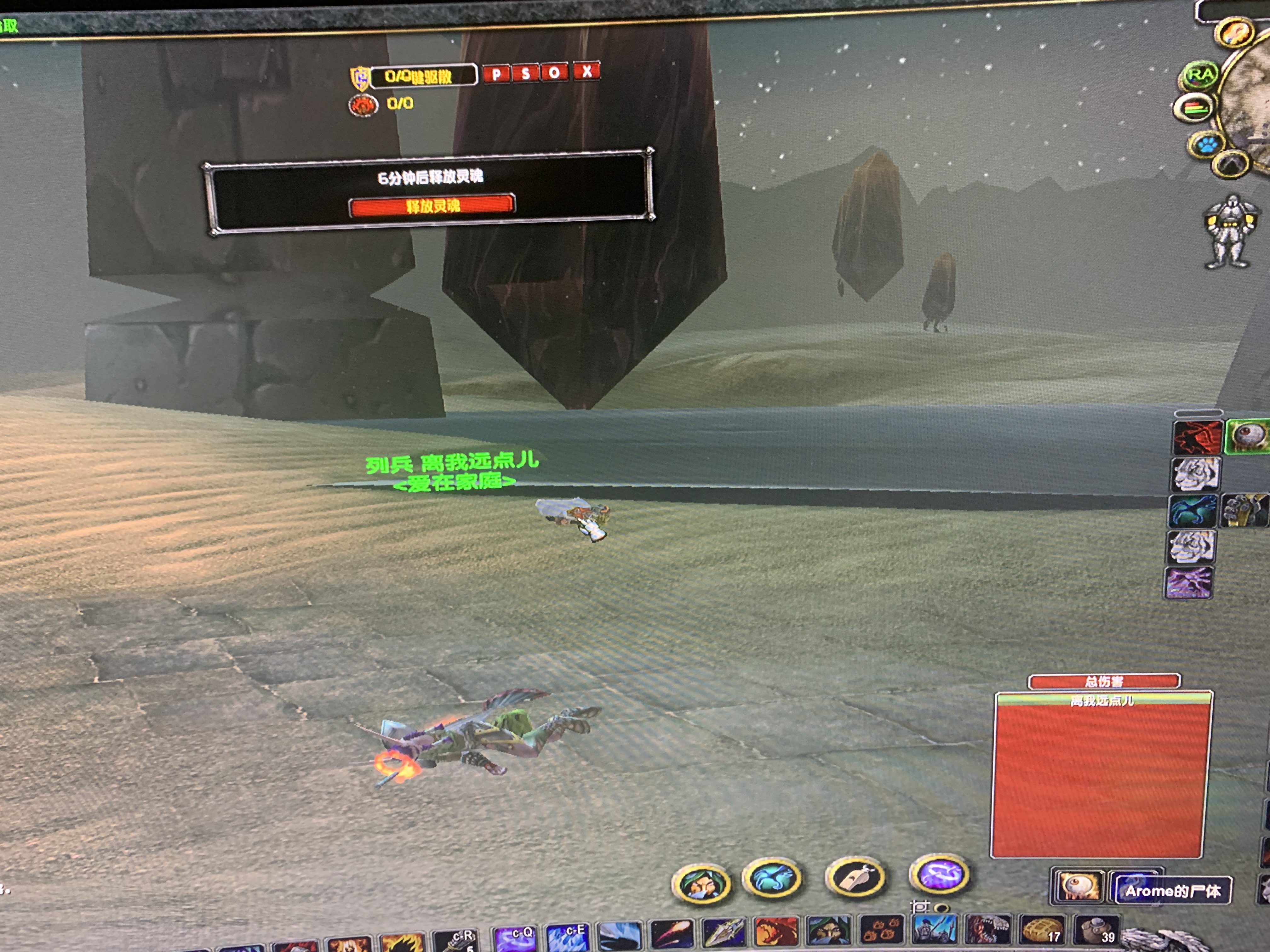Activate the hooded green figure round button
This screenshot has height=952, width=1270.
coord(701,883)
